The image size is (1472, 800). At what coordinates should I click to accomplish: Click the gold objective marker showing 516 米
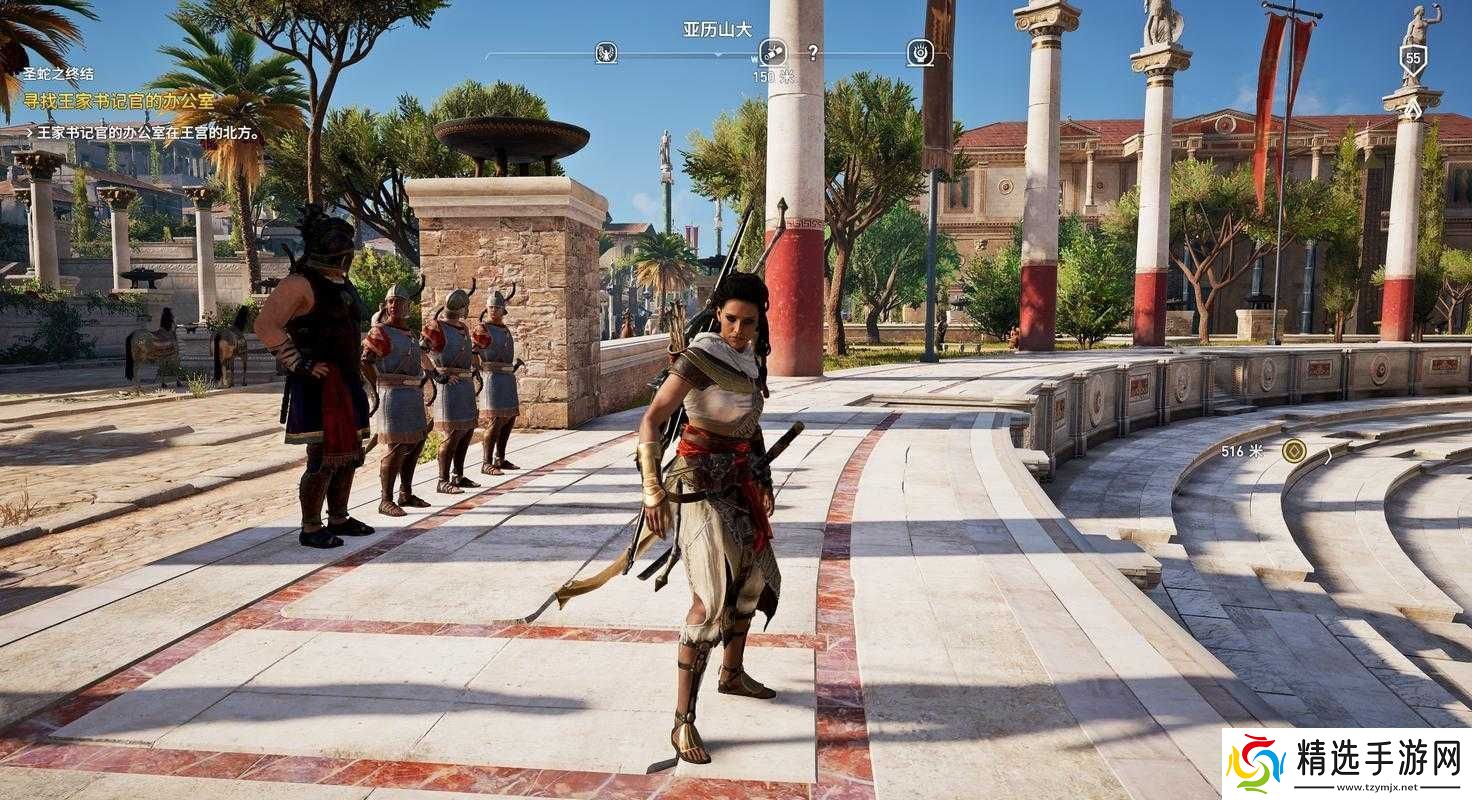coord(1294,451)
